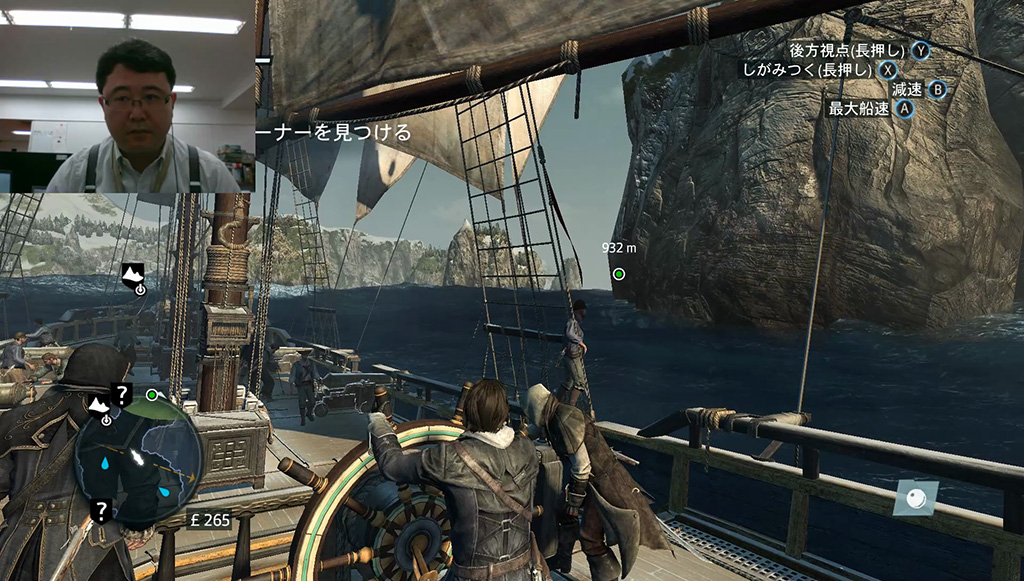This screenshot has width=1024, height=581.
Task: Click the webcam overlay of the man
Action: click(127, 96)
